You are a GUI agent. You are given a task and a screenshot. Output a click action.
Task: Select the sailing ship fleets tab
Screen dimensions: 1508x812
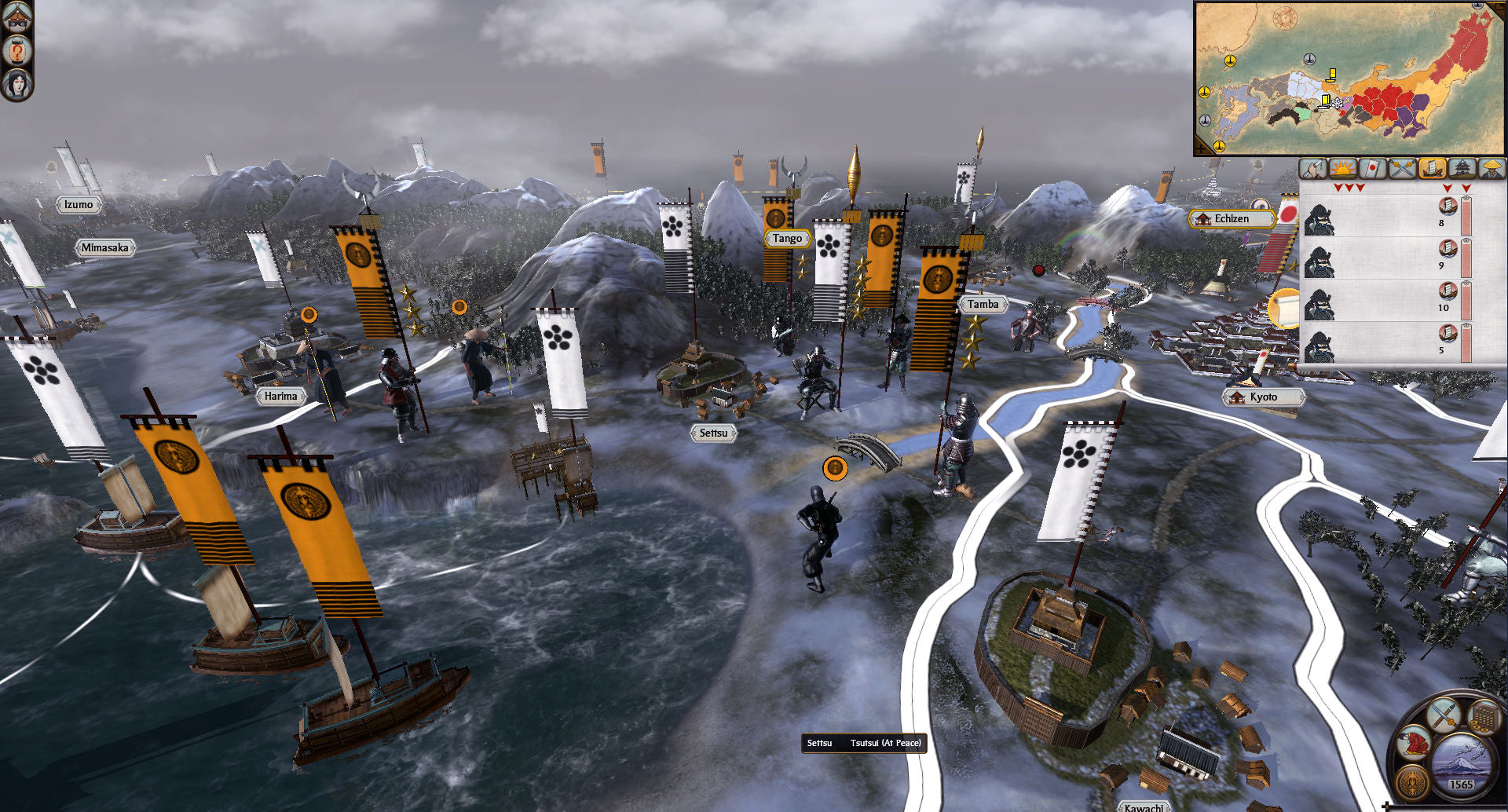1432,168
